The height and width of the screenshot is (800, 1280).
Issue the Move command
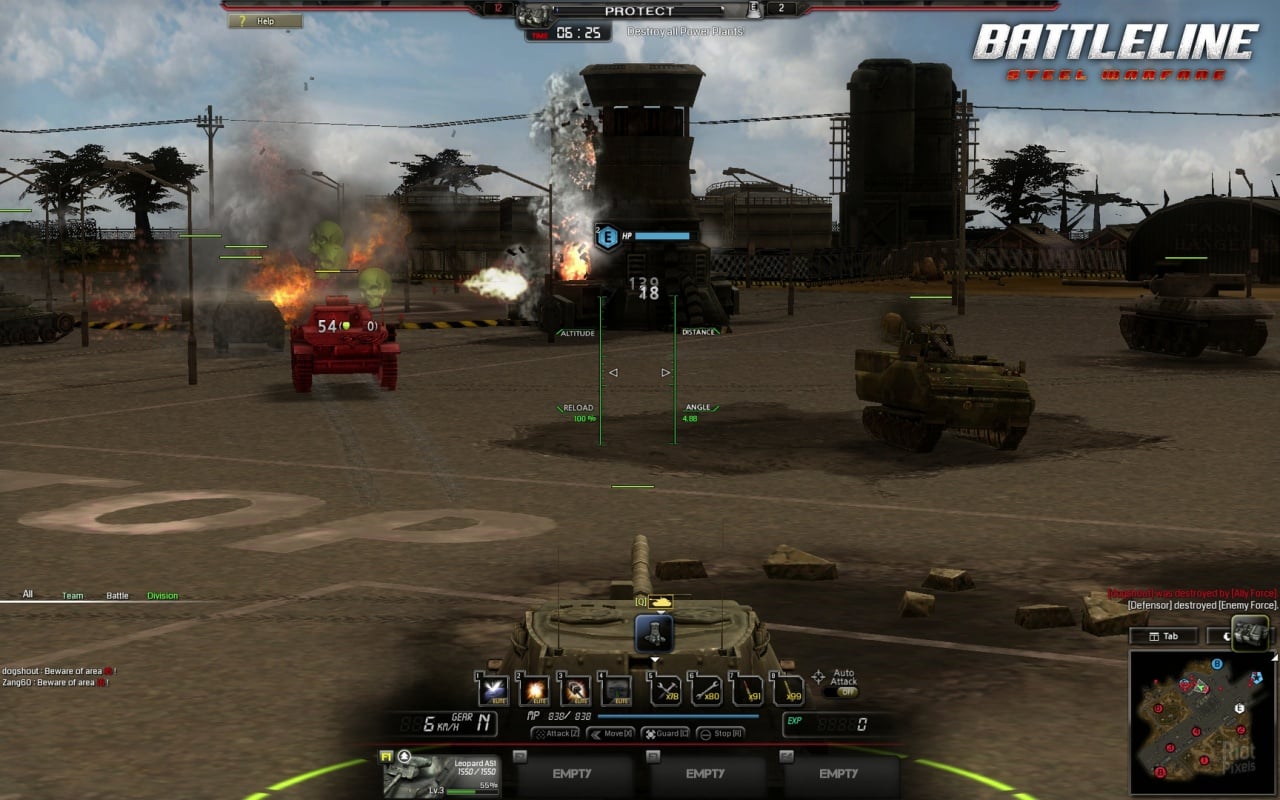click(611, 733)
